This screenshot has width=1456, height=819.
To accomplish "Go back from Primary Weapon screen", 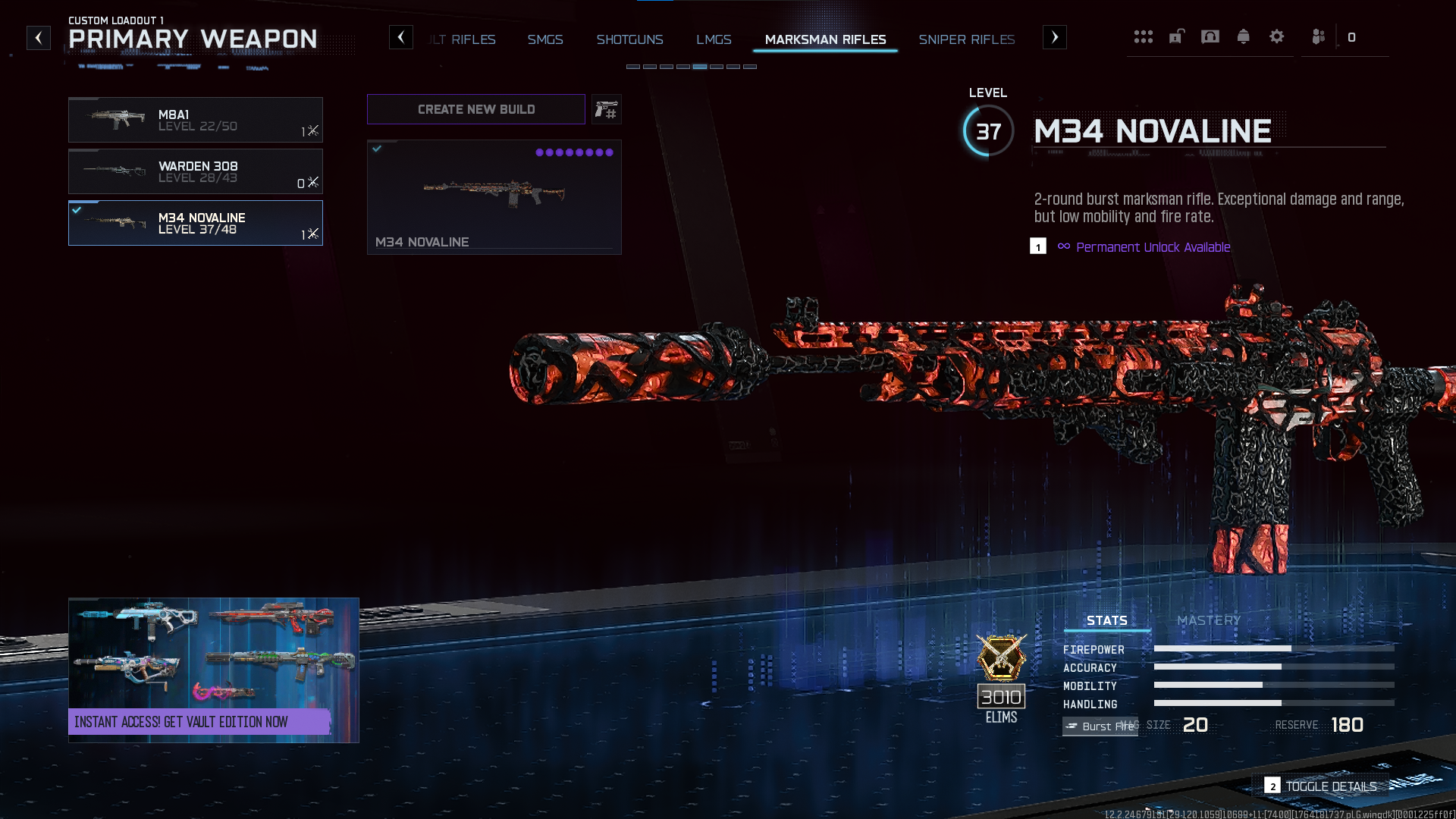I will pyautogui.click(x=39, y=38).
